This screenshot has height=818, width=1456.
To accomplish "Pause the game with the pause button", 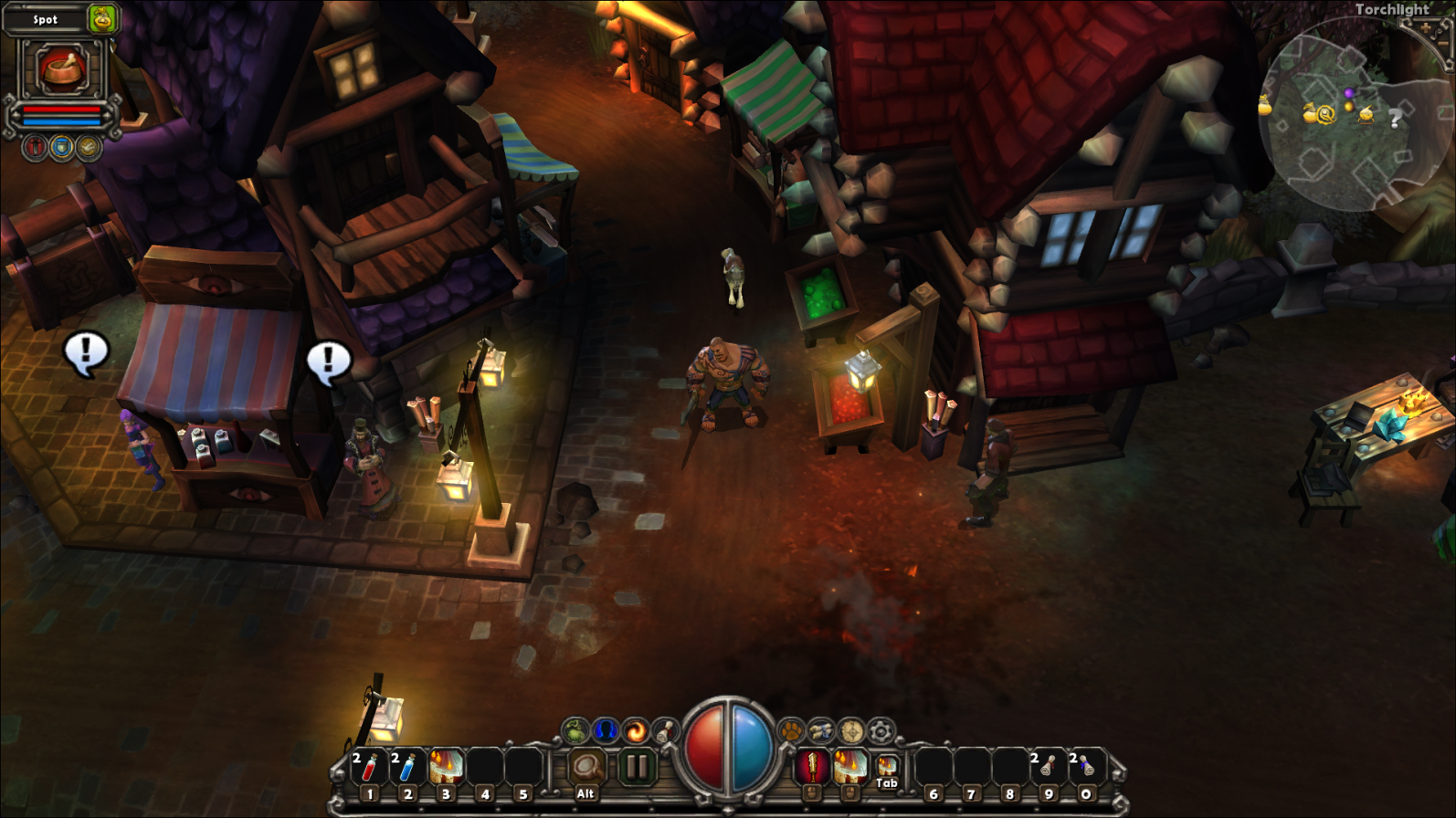I will (637, 768).
